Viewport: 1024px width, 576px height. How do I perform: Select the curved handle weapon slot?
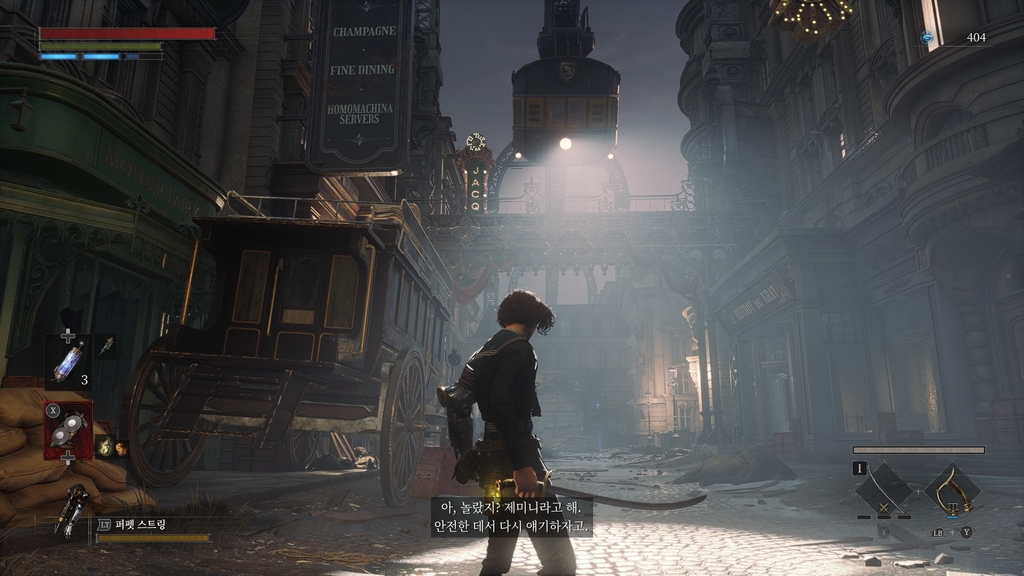click(x=951, y=488)
